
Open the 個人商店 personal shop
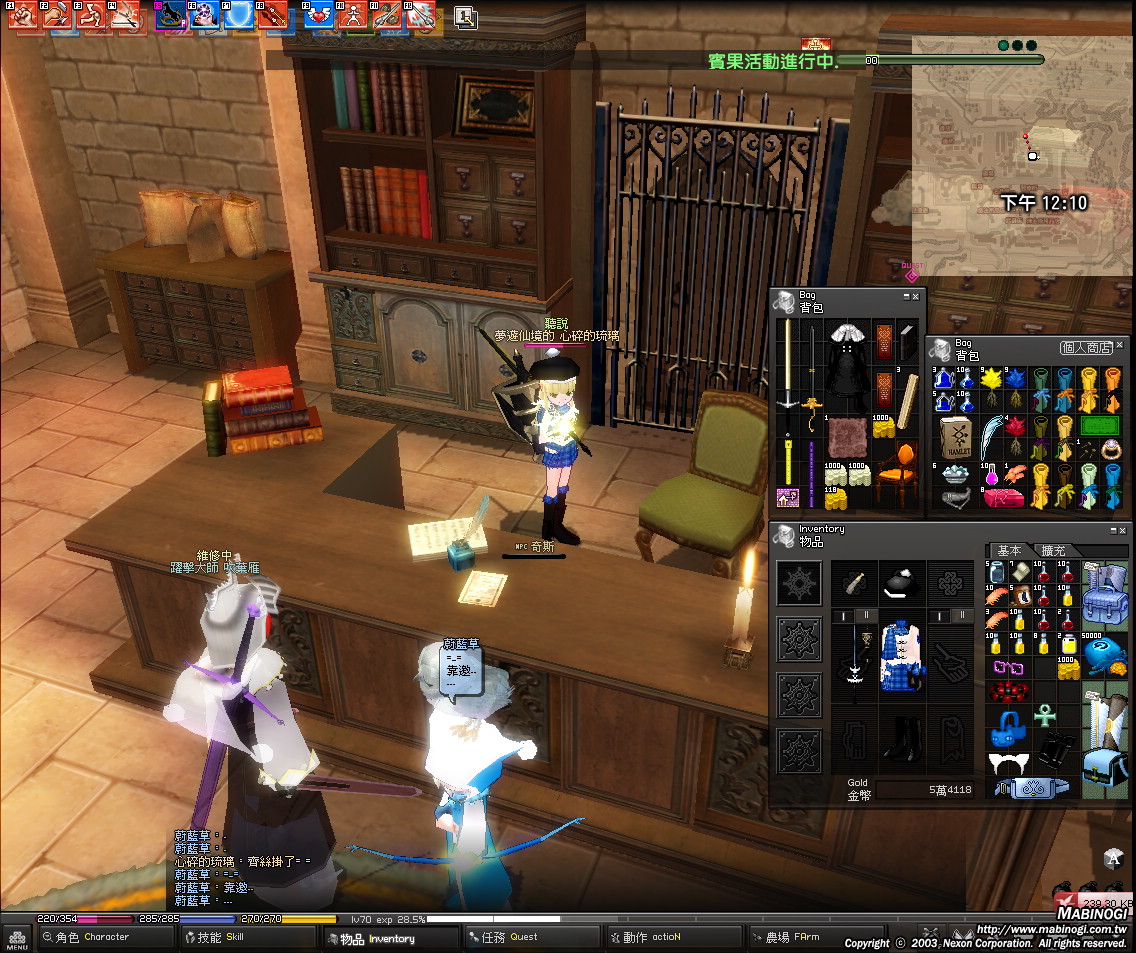1084,348
